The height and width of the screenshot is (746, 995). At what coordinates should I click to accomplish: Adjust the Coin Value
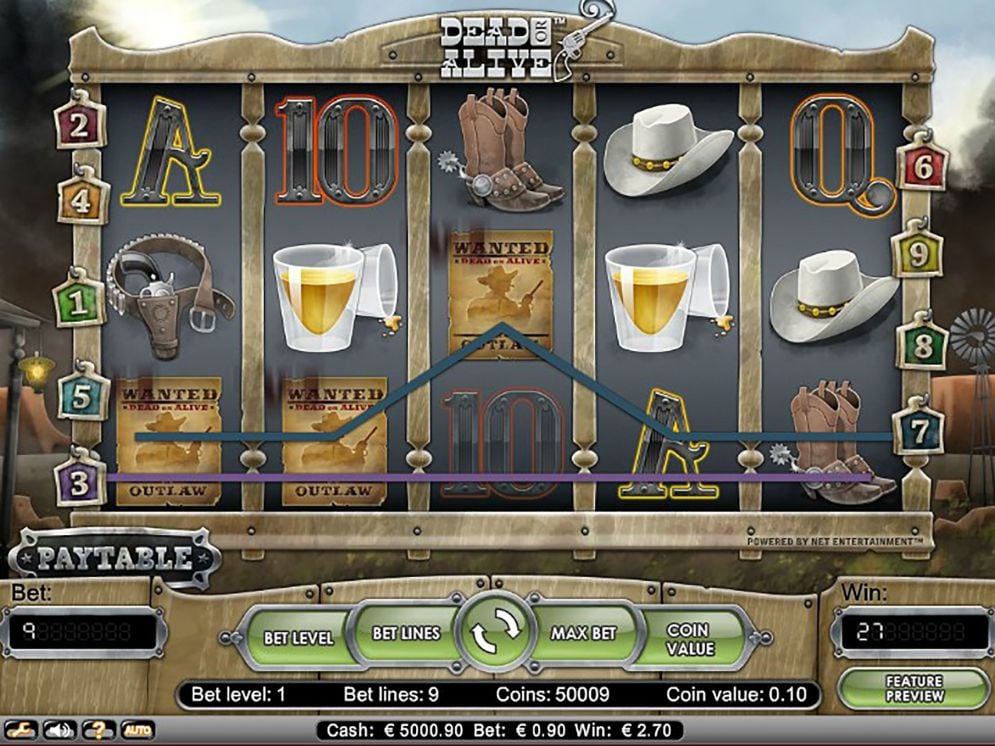(x=690, y=639)
